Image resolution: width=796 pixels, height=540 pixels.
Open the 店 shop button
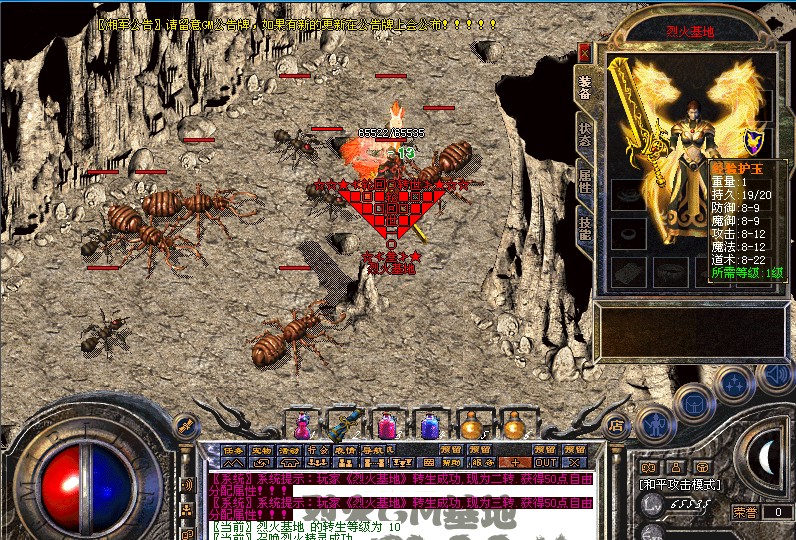(x=616, y=423)
